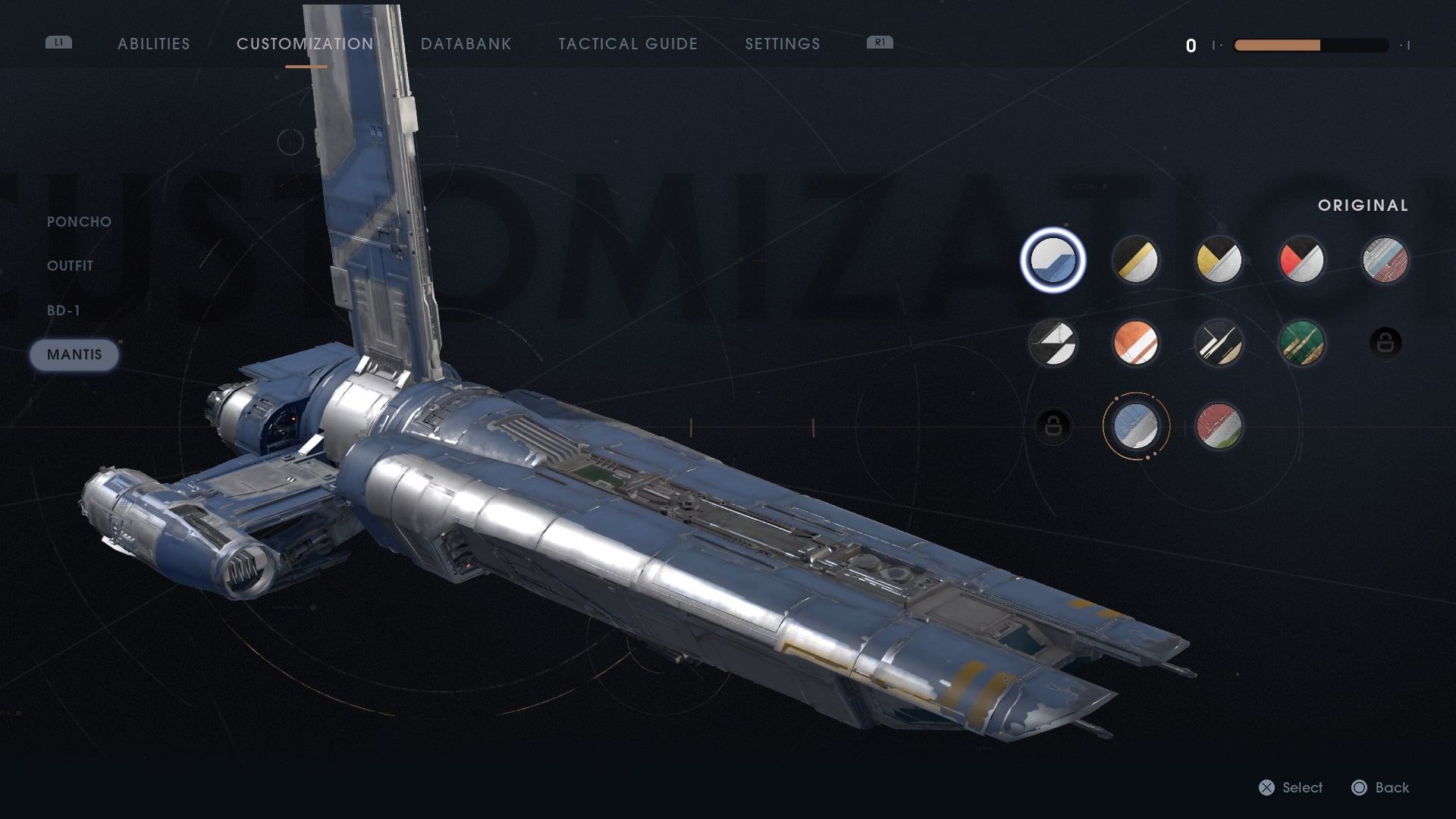Viewport: 1456px width, 819px height.
Task: Choose the black and gold stripe paint
Action: click(x=1135, y=260)
